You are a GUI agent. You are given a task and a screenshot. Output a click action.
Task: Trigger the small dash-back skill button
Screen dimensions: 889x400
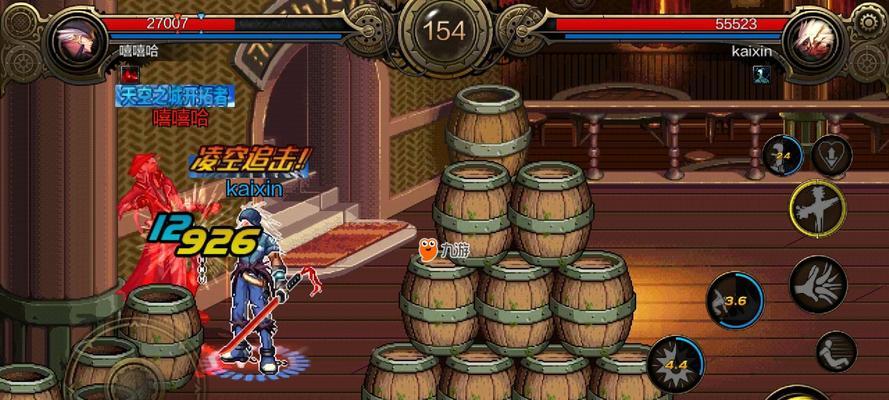point(836,349)
